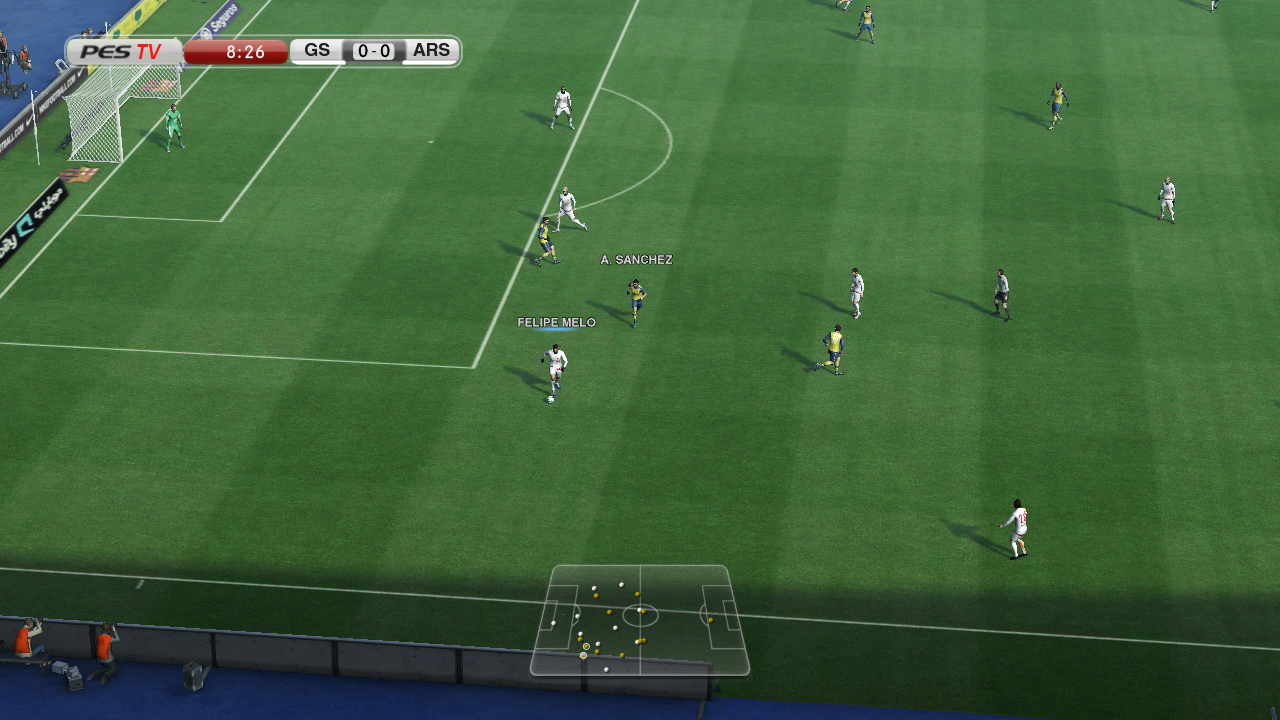The height and width of the screenshot is (720, 1280).
Task: Click the pitch radar minimap
Action: [x=640, y=620]
